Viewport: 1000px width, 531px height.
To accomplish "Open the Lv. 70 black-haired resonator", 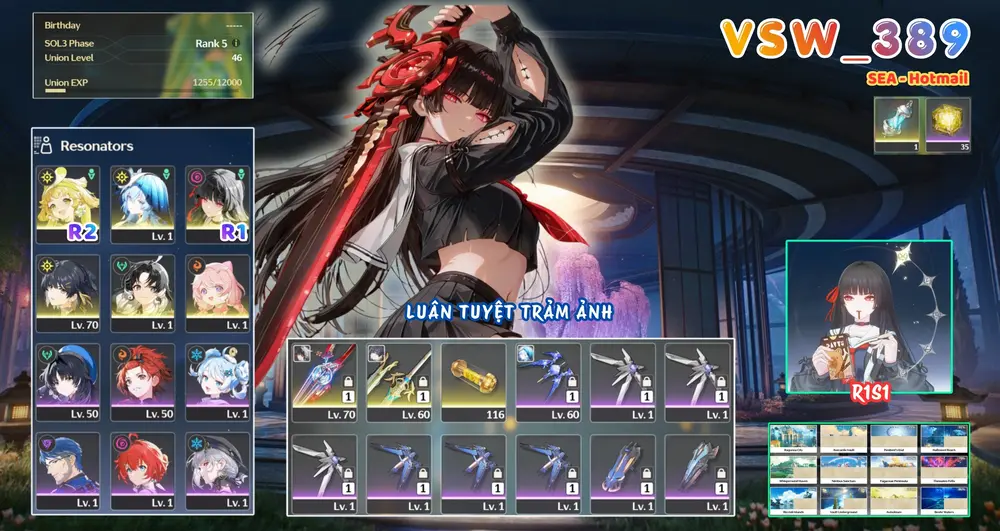I will point(67,293).
